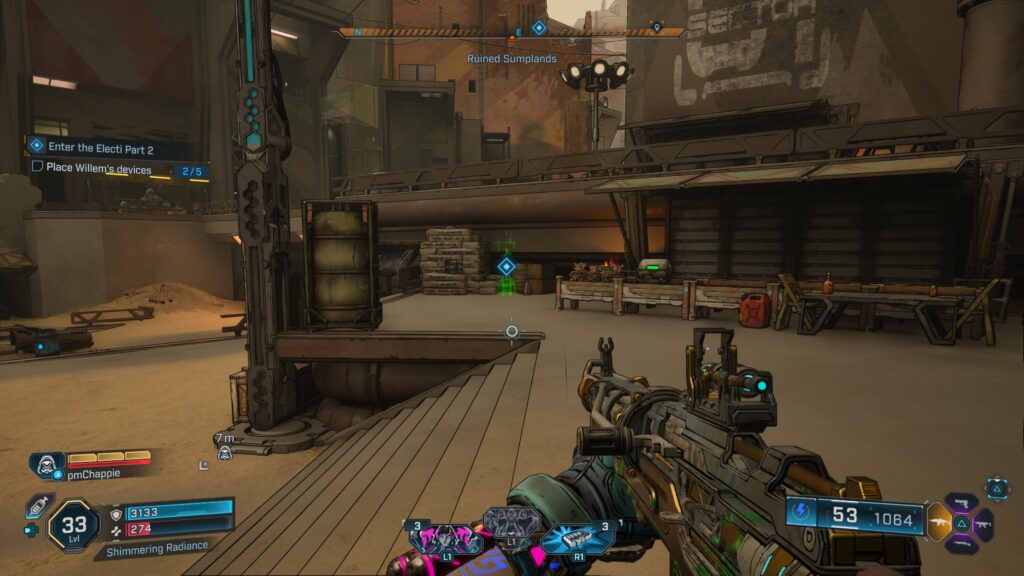1024x576 pixels.
Task: Select the greyed-out middle skill icon
Action: click(511, 522)
